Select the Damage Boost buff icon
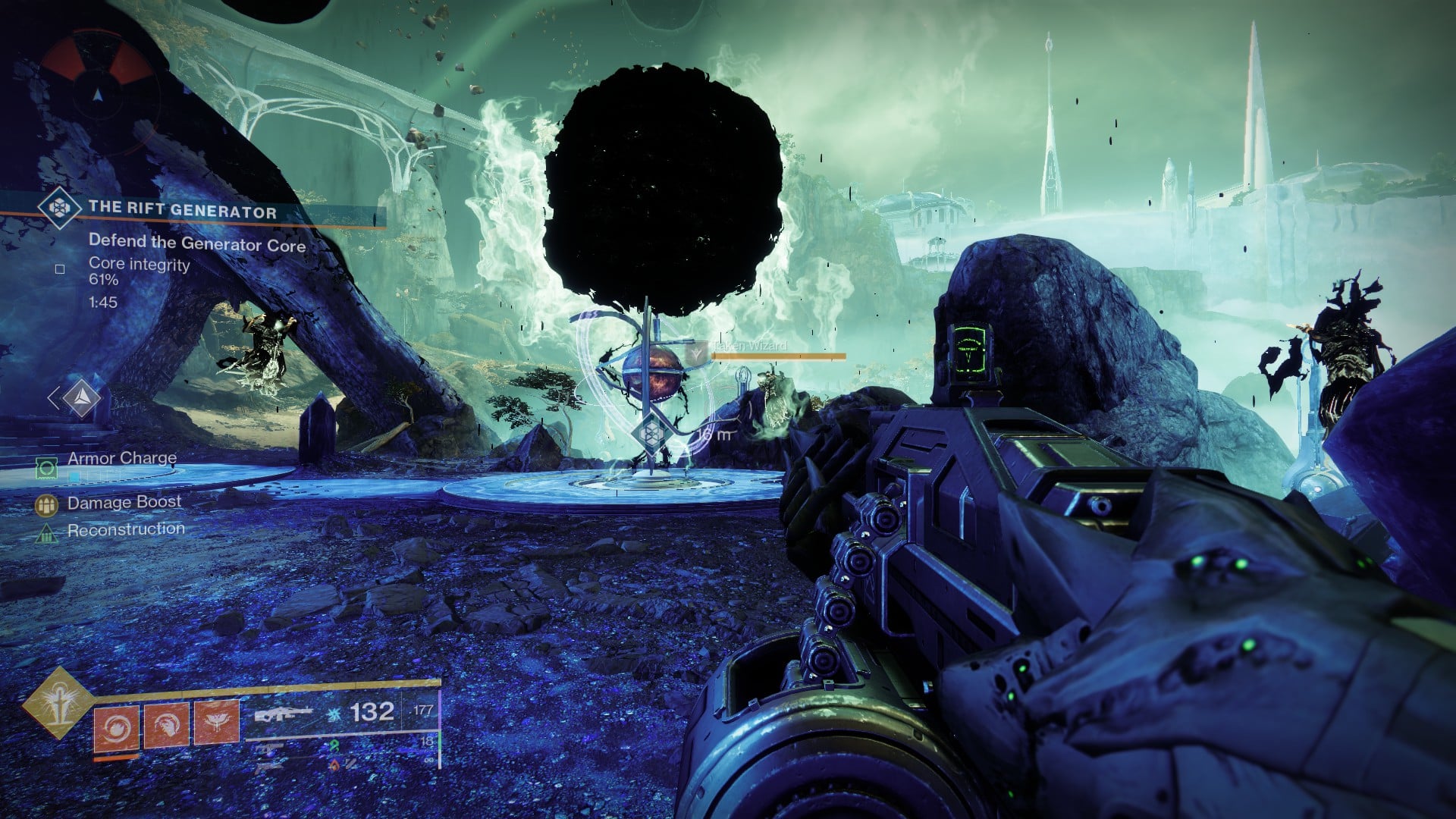 point(47,504)
